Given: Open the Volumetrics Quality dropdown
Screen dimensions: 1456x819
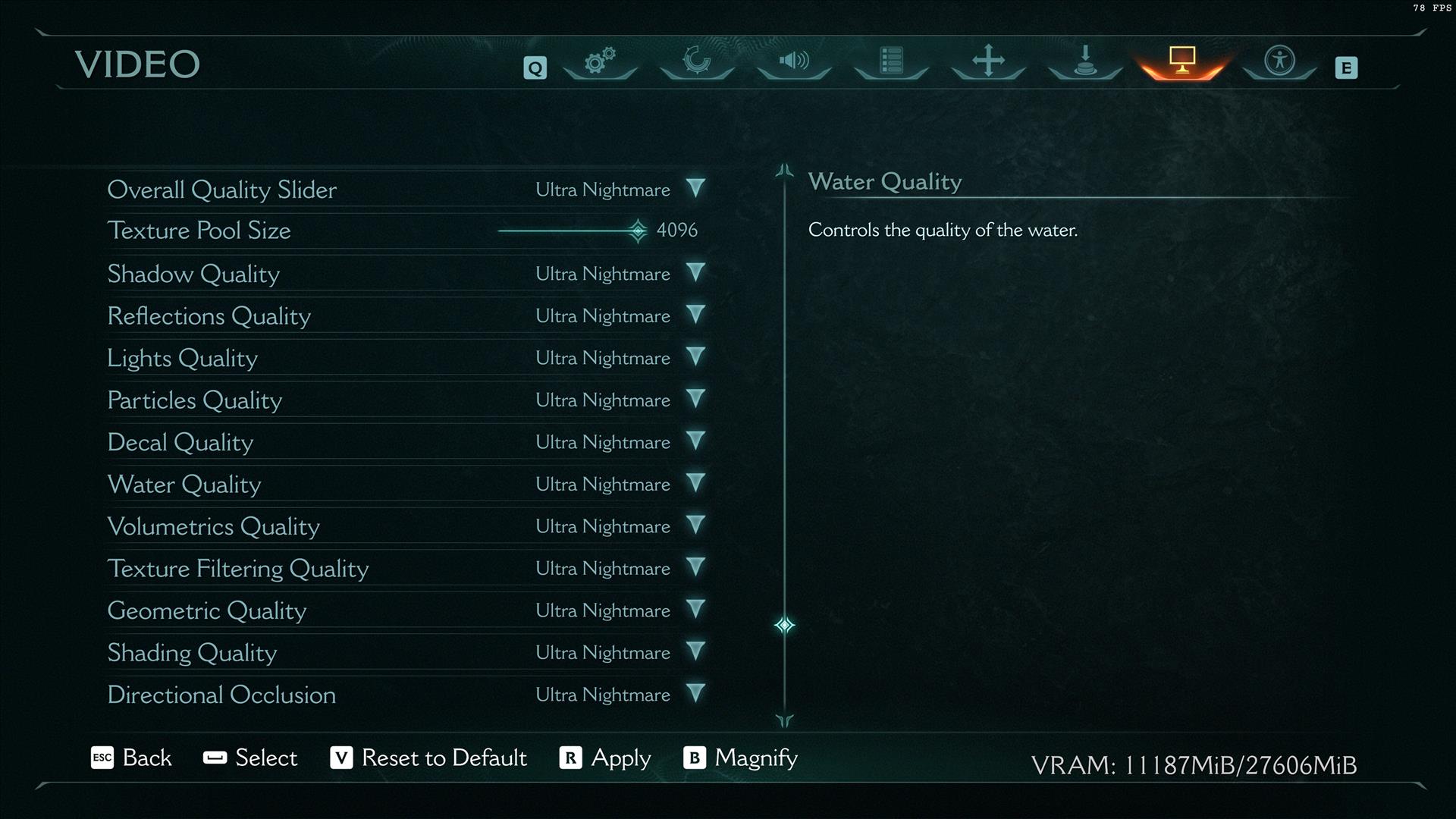Looking at the screenshot, I should click(x=695, y=526).
